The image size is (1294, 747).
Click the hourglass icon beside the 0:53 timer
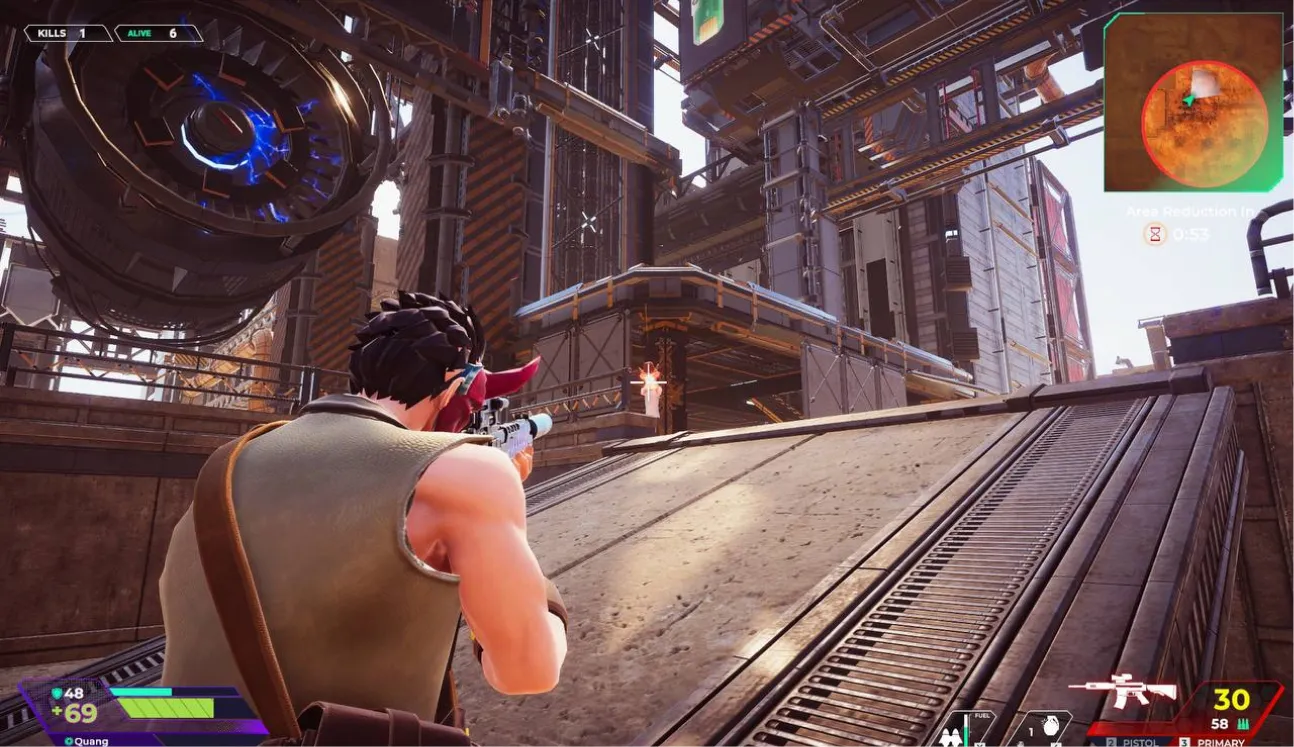click(x=1153, y=235)
